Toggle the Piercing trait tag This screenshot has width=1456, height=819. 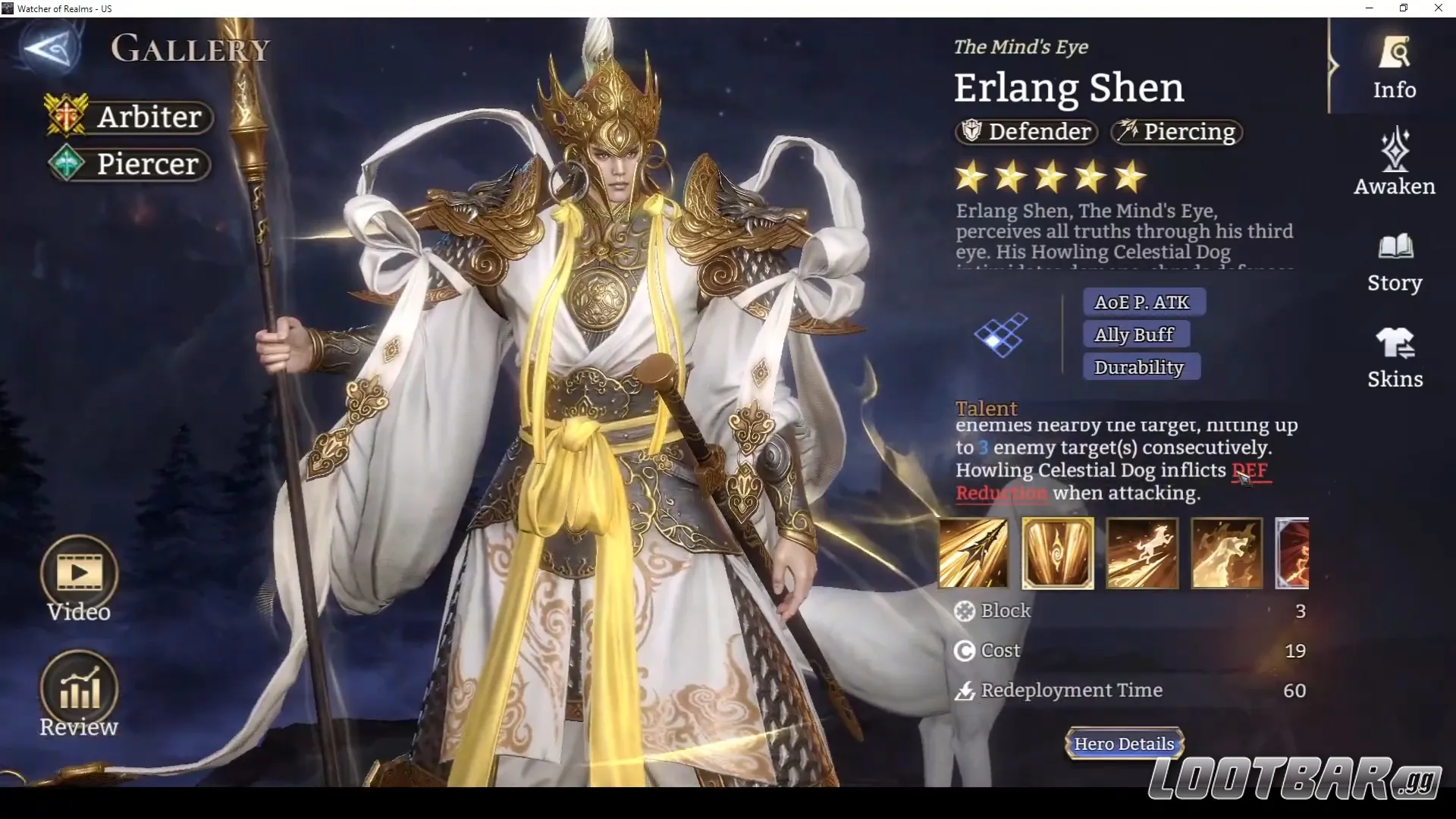[1175, 131]
